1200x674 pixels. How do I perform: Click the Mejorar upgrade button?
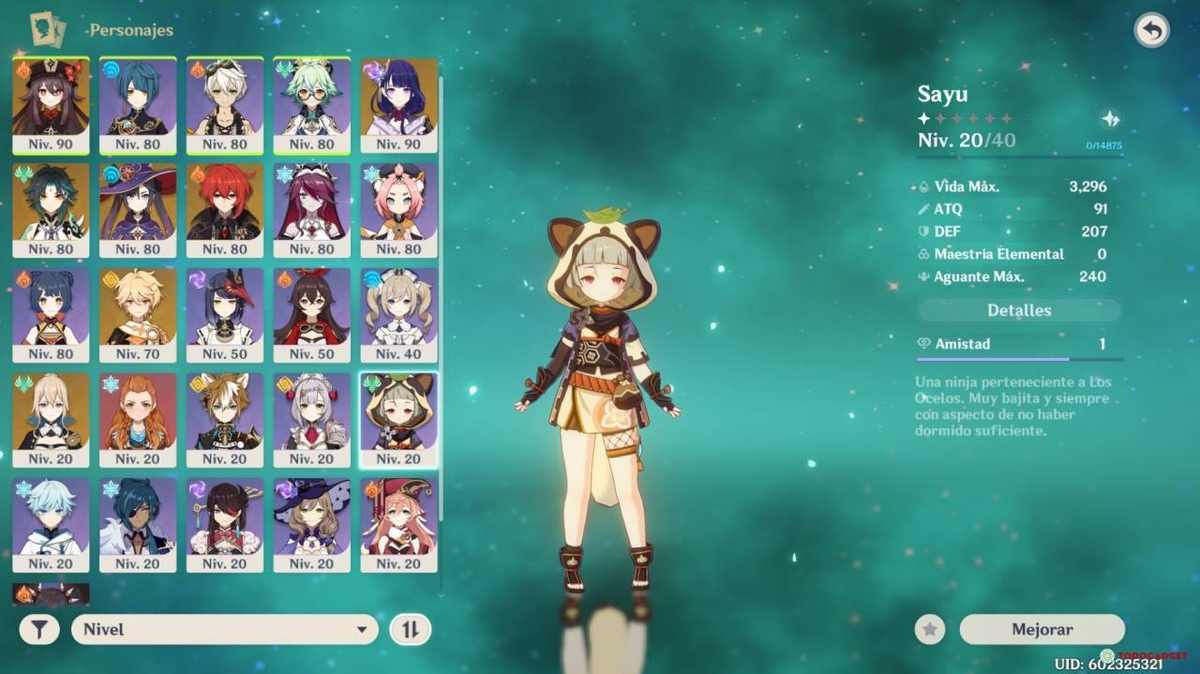click(1041, 630)
